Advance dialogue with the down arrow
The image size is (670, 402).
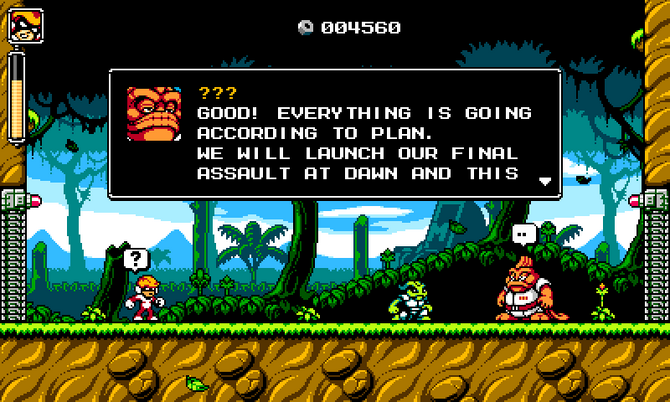point(545,182)
